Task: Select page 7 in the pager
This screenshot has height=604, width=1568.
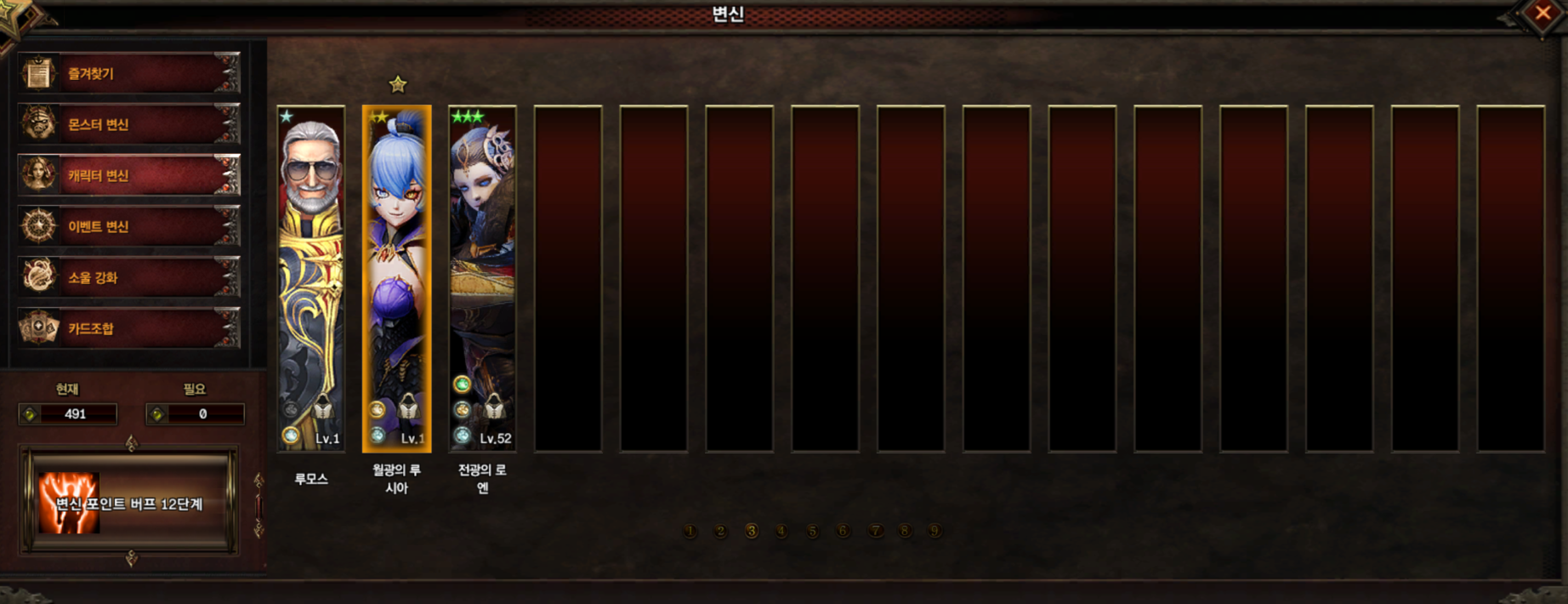Action: [x=875, y=532]
